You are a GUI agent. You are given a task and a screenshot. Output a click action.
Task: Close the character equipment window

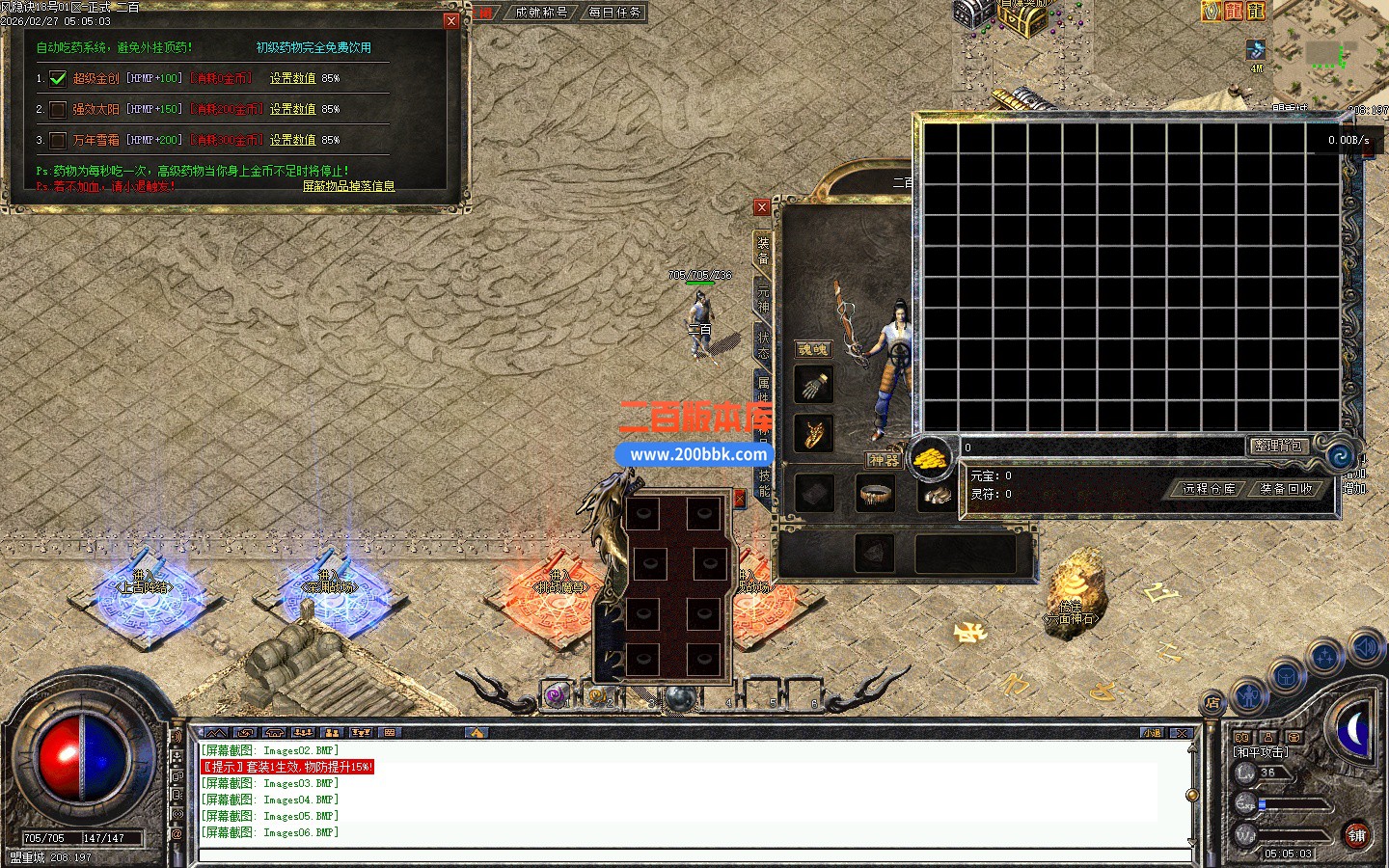pos(762,207)
